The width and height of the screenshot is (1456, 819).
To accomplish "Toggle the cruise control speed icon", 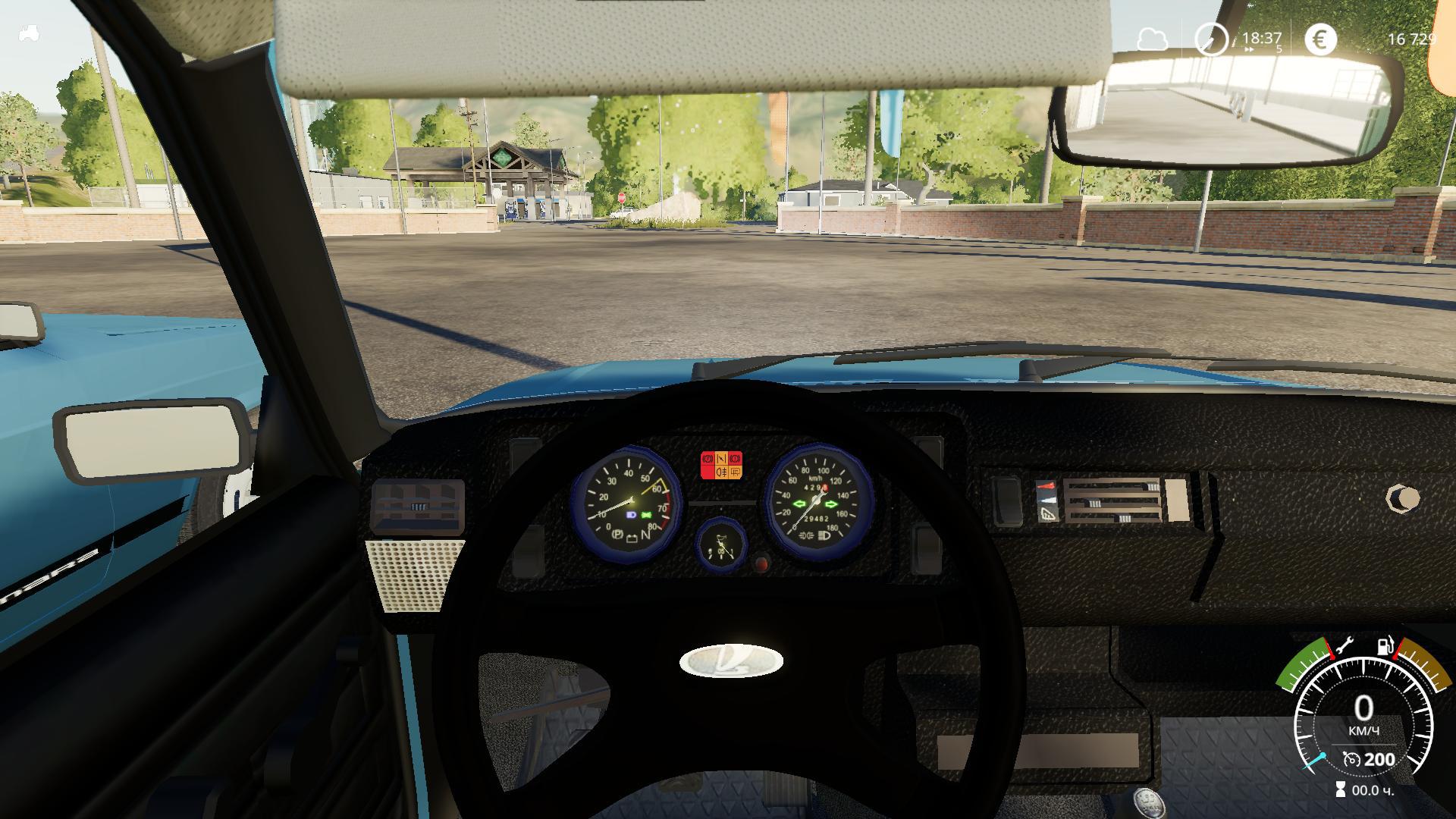I will (x=1351, y=759).
